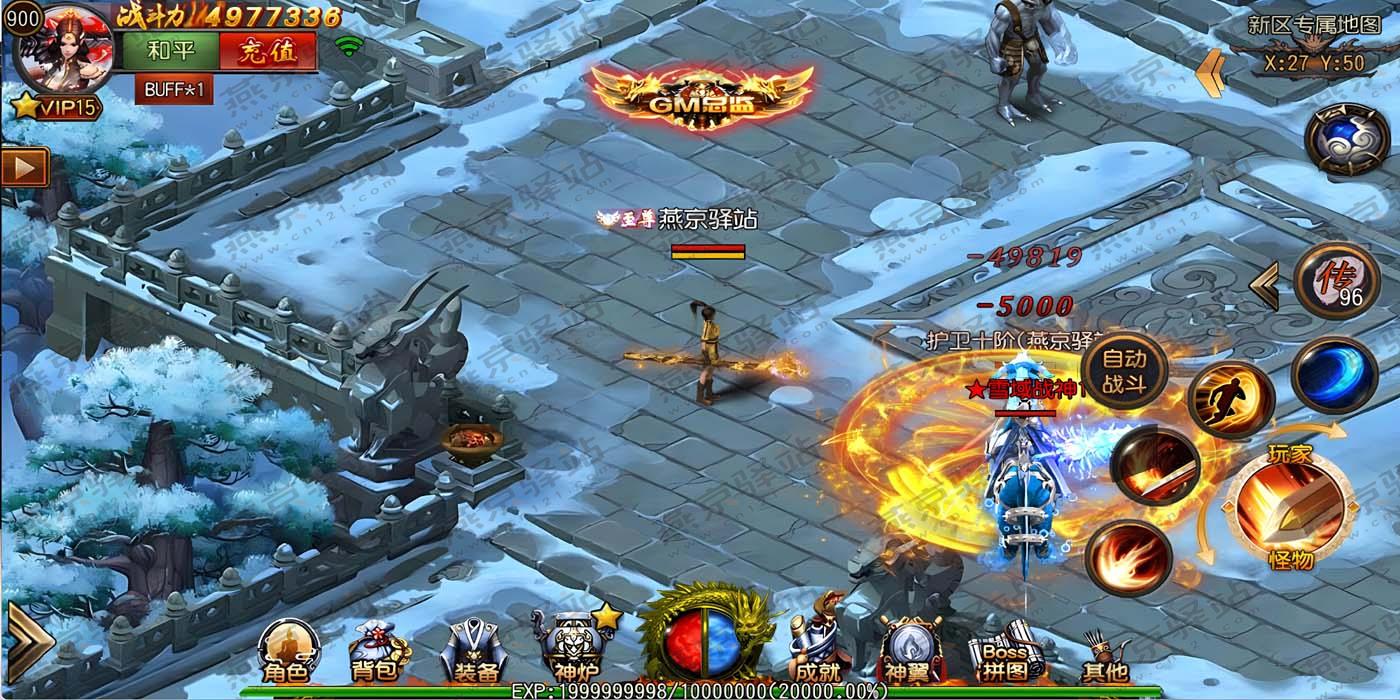The height and width of the screenshot is (700, 1400).
Task: Open the 角色 character menu
Action: pos(283,653)
